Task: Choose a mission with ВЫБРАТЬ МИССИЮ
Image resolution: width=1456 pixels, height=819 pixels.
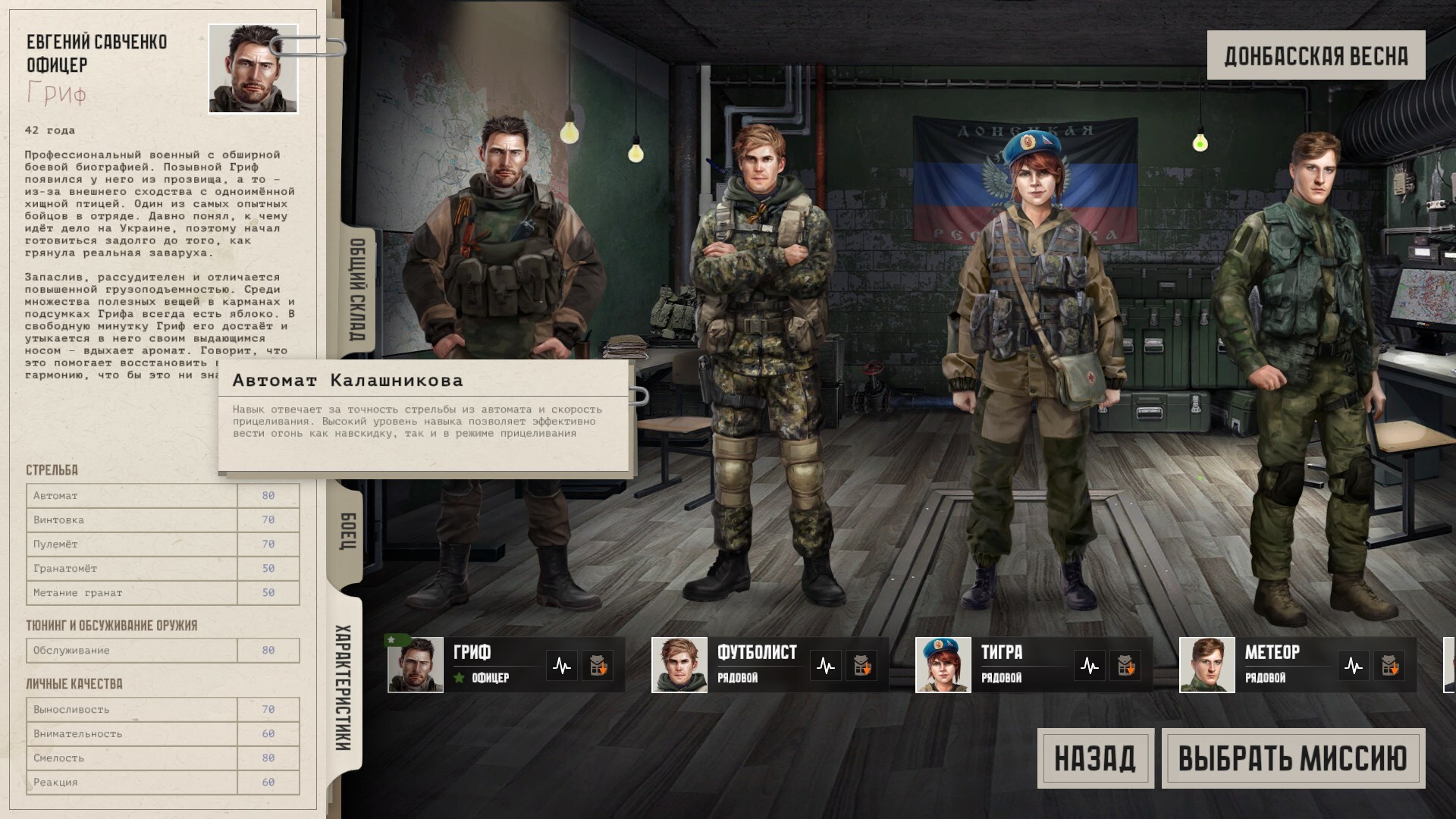Action: tap(1293, 758)
